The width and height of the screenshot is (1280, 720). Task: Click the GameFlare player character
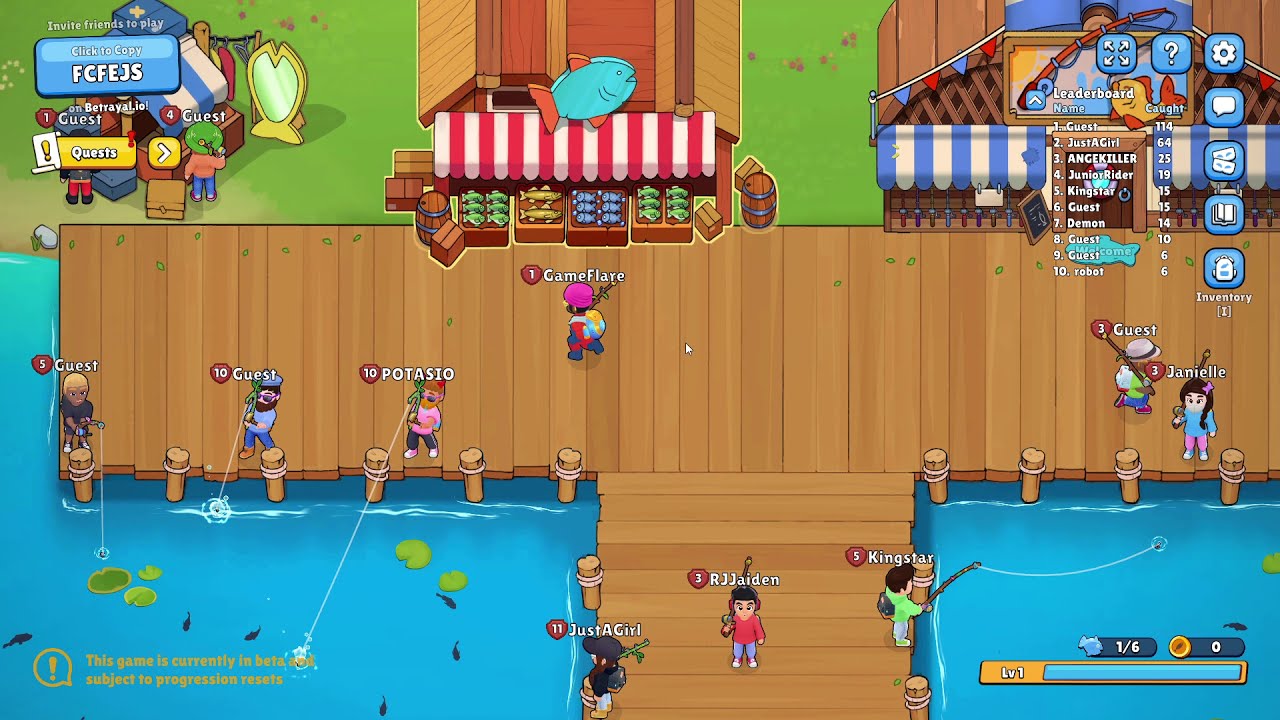click(x=584, y=322)
